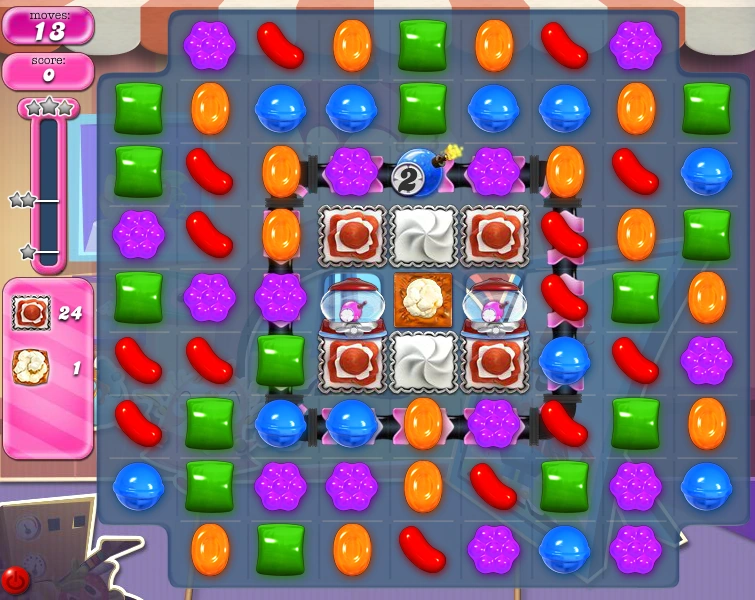Choose the green candy directly above the time bomb
The width and height of the screenshot is (755, 600).
[422, 108]
